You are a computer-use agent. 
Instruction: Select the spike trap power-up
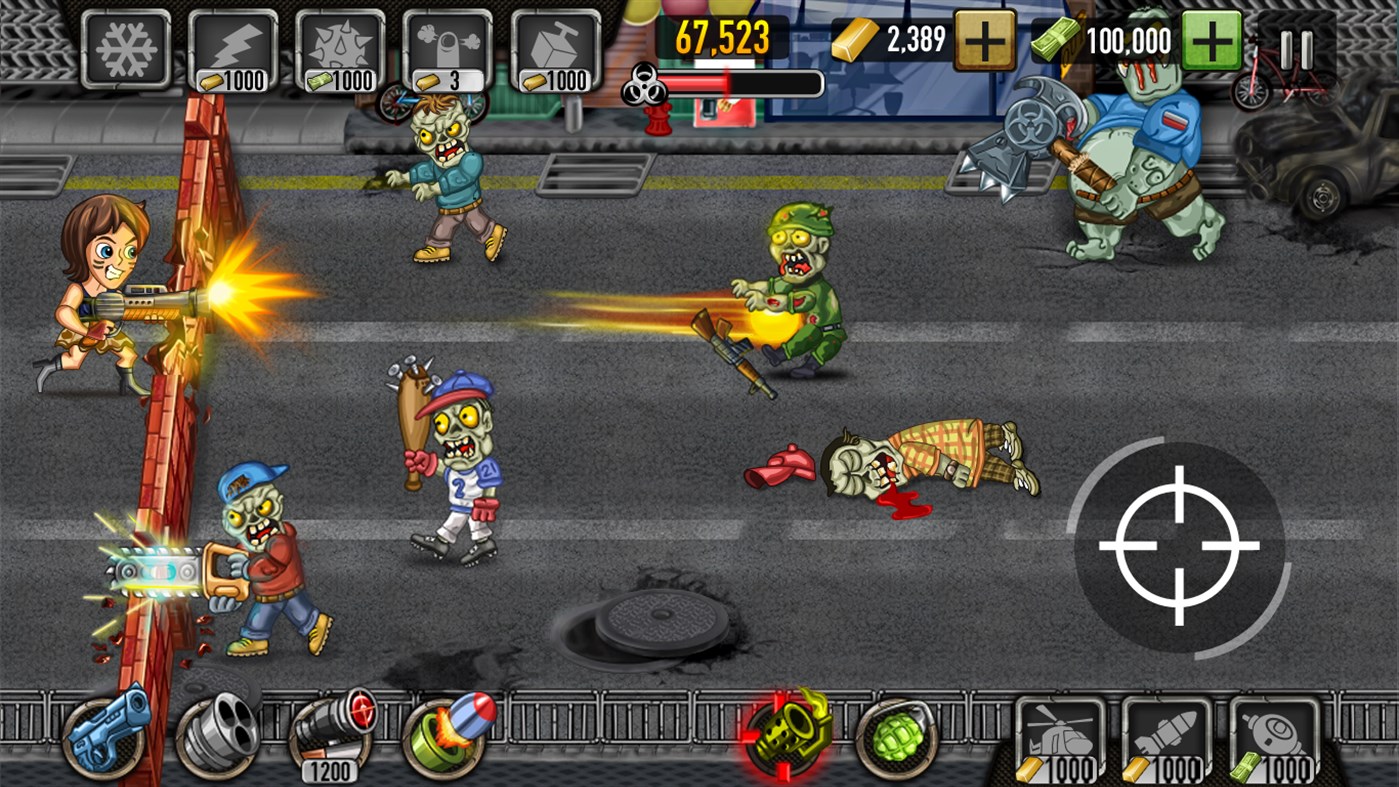[339, 47]
